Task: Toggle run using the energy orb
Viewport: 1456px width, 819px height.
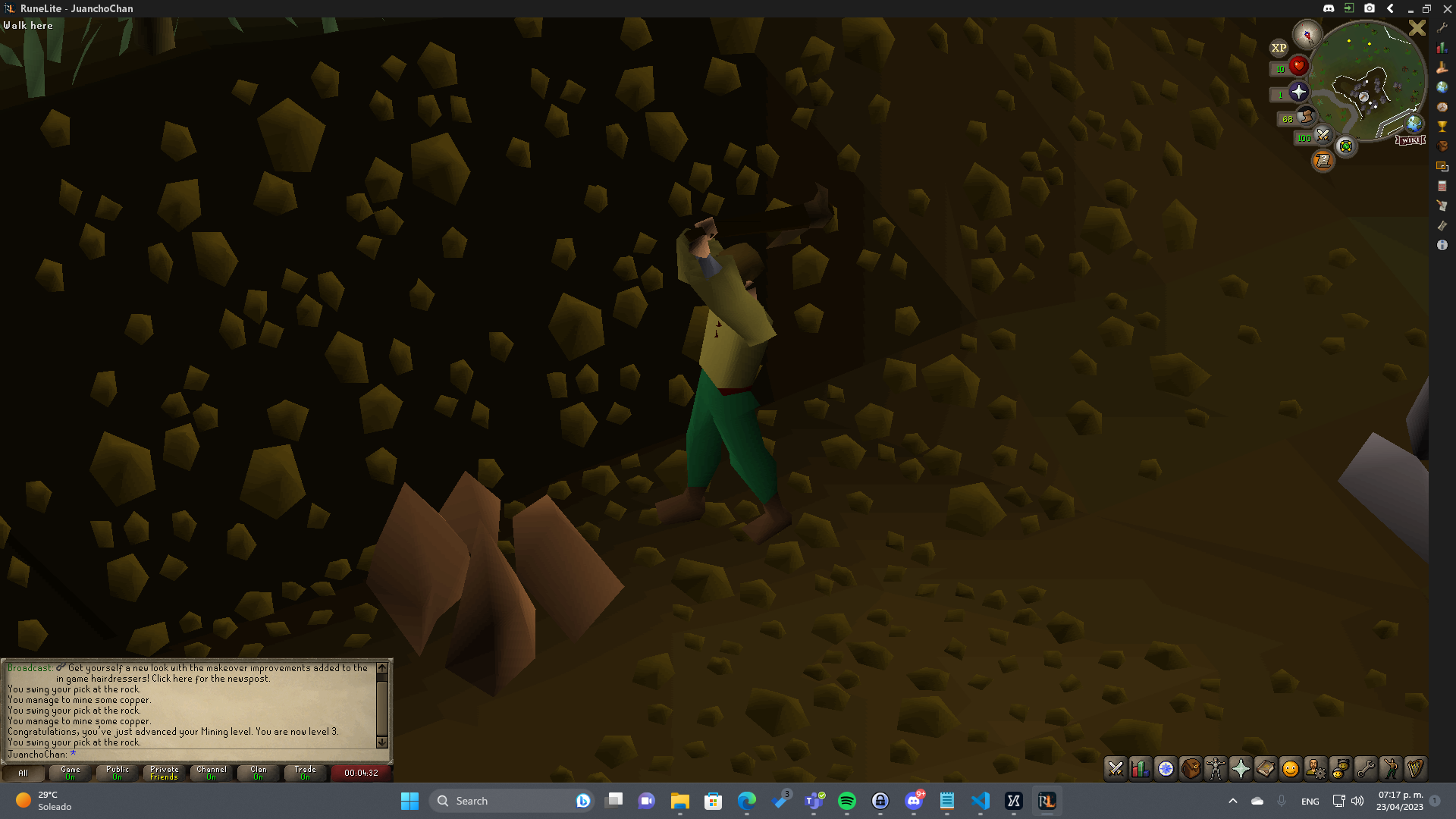Action: [x=1306, y=116]
